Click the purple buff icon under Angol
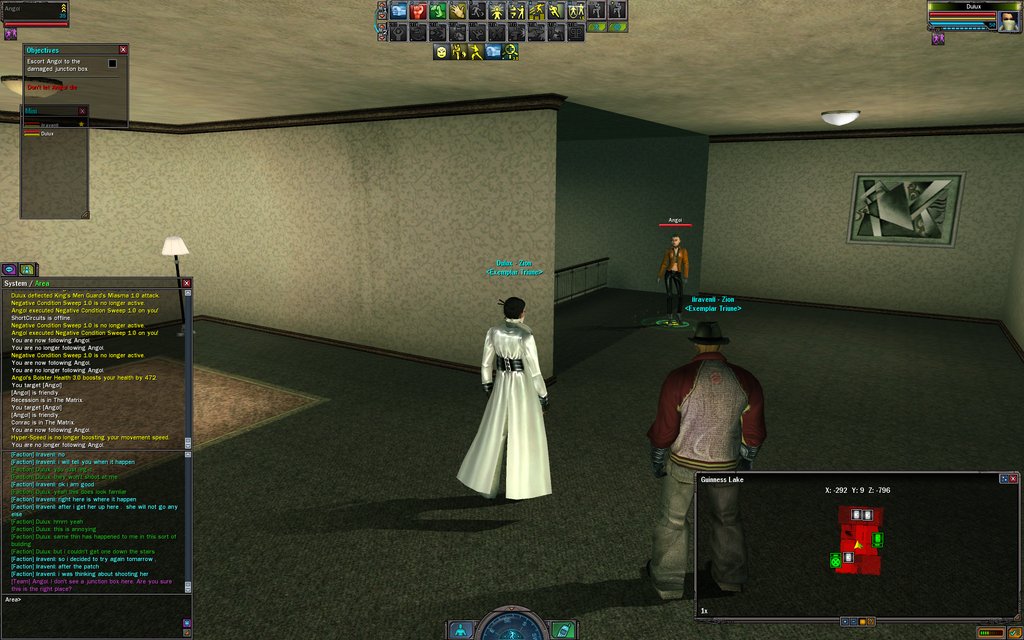The width and height of the screenshot is (1024, 640). pyautogui.click(x=12, y=34)
